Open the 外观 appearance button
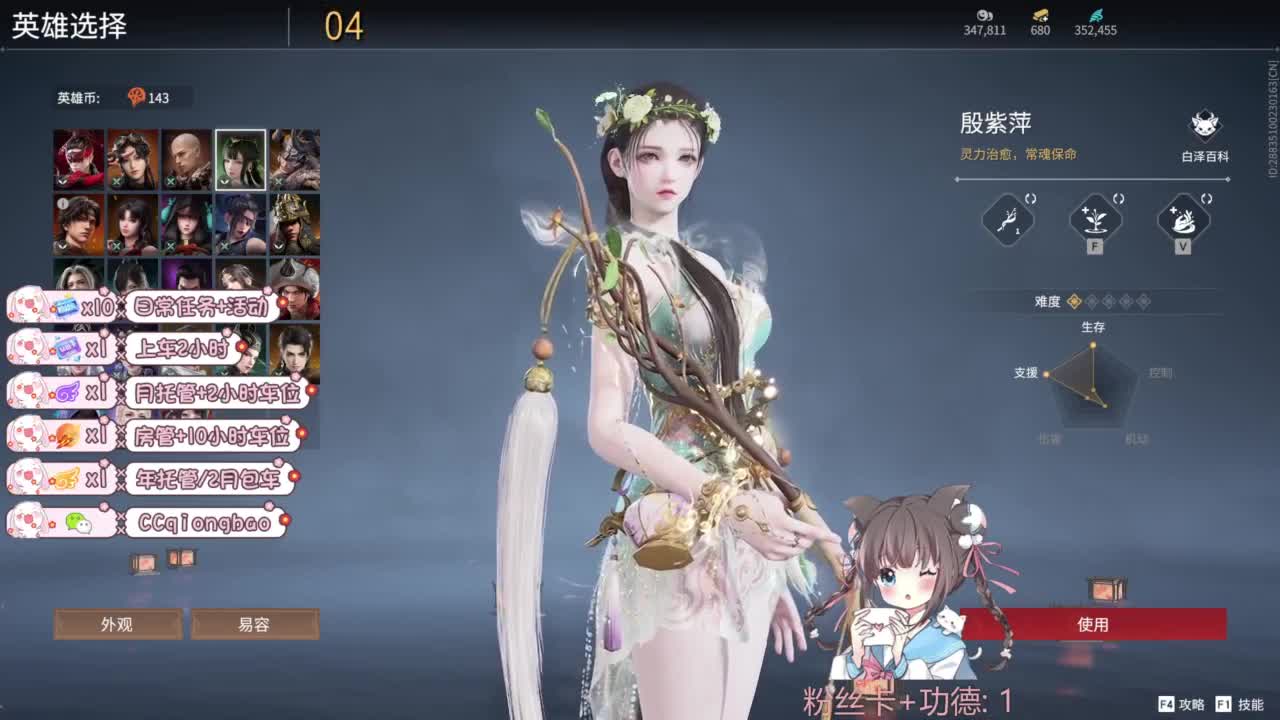This screenshot has height=720, width=1280. click(118, 624)
